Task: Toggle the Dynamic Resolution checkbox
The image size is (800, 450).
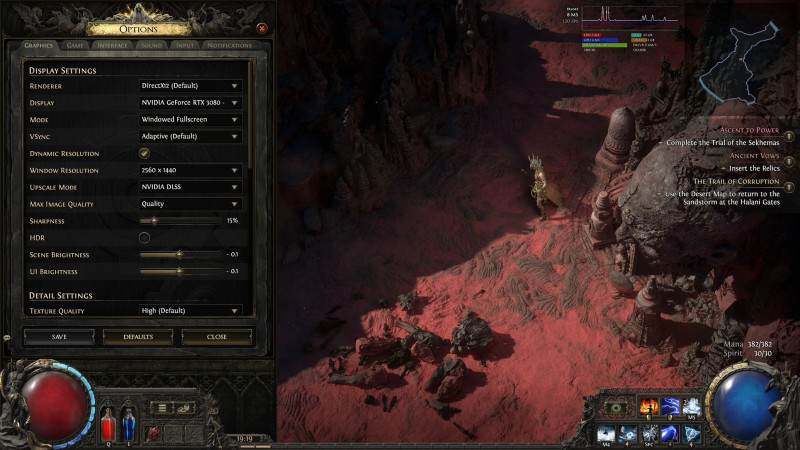Action: [x=144, y=153]
